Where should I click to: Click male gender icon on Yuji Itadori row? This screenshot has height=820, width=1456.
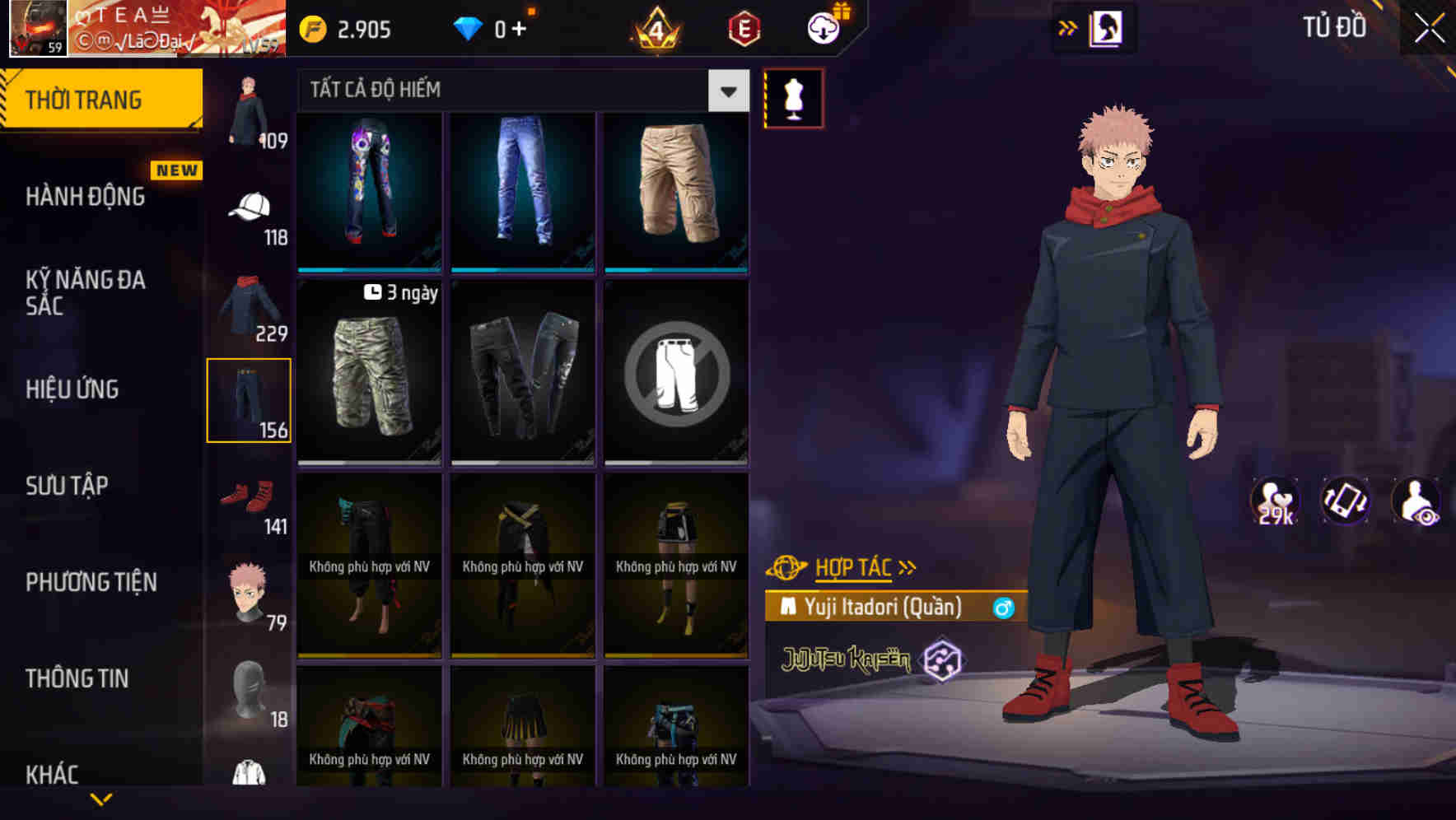pos(1003,607)
